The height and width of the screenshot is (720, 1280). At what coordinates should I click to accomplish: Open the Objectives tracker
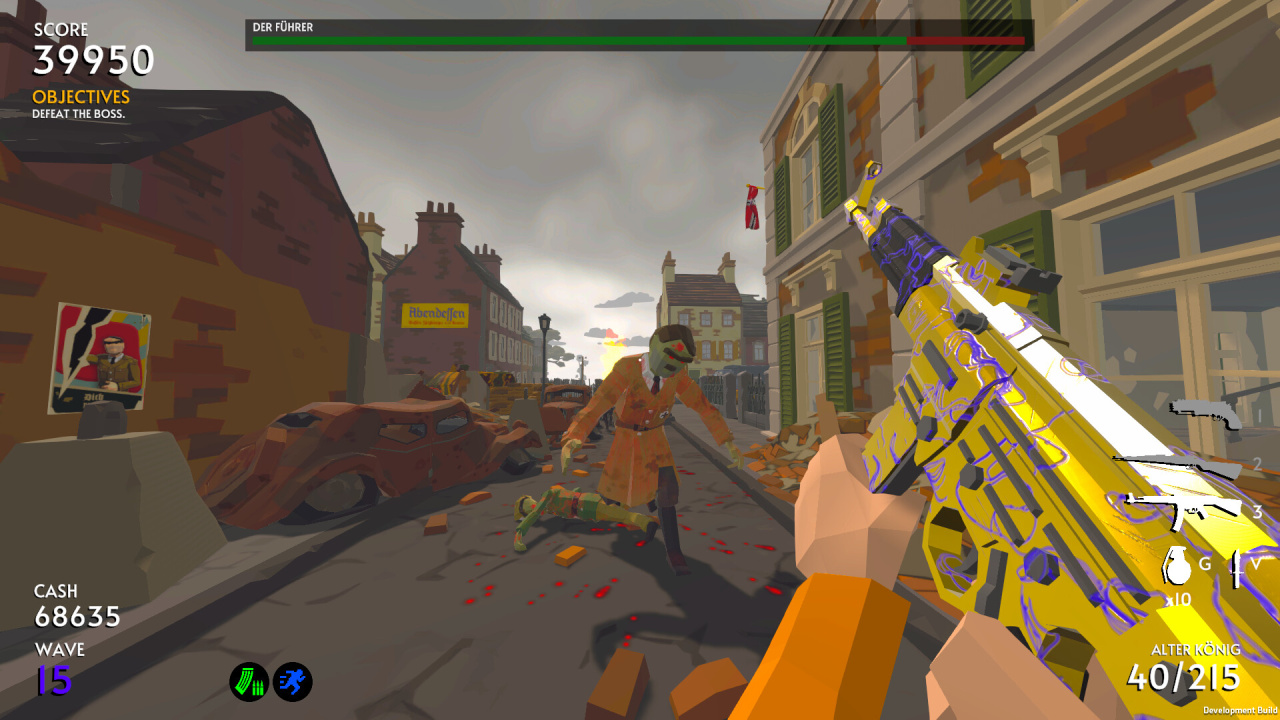[x=81, y=97]
